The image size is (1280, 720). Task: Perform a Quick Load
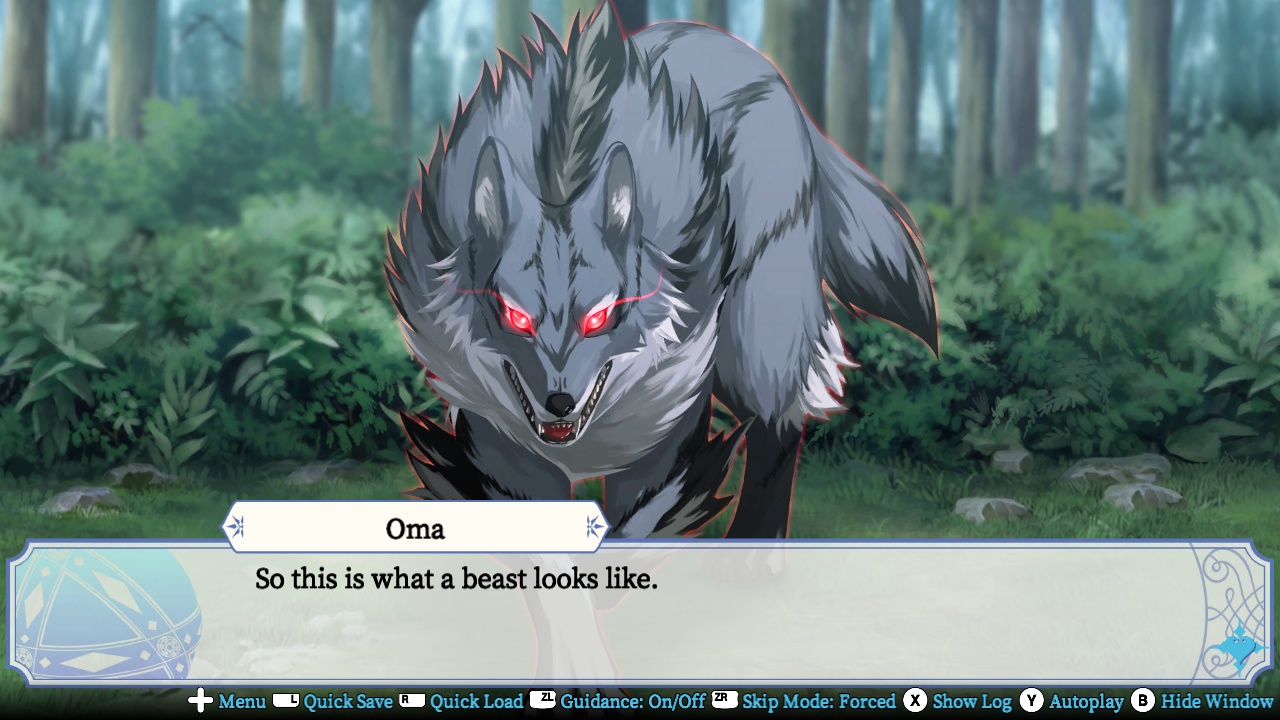(475, 702)
